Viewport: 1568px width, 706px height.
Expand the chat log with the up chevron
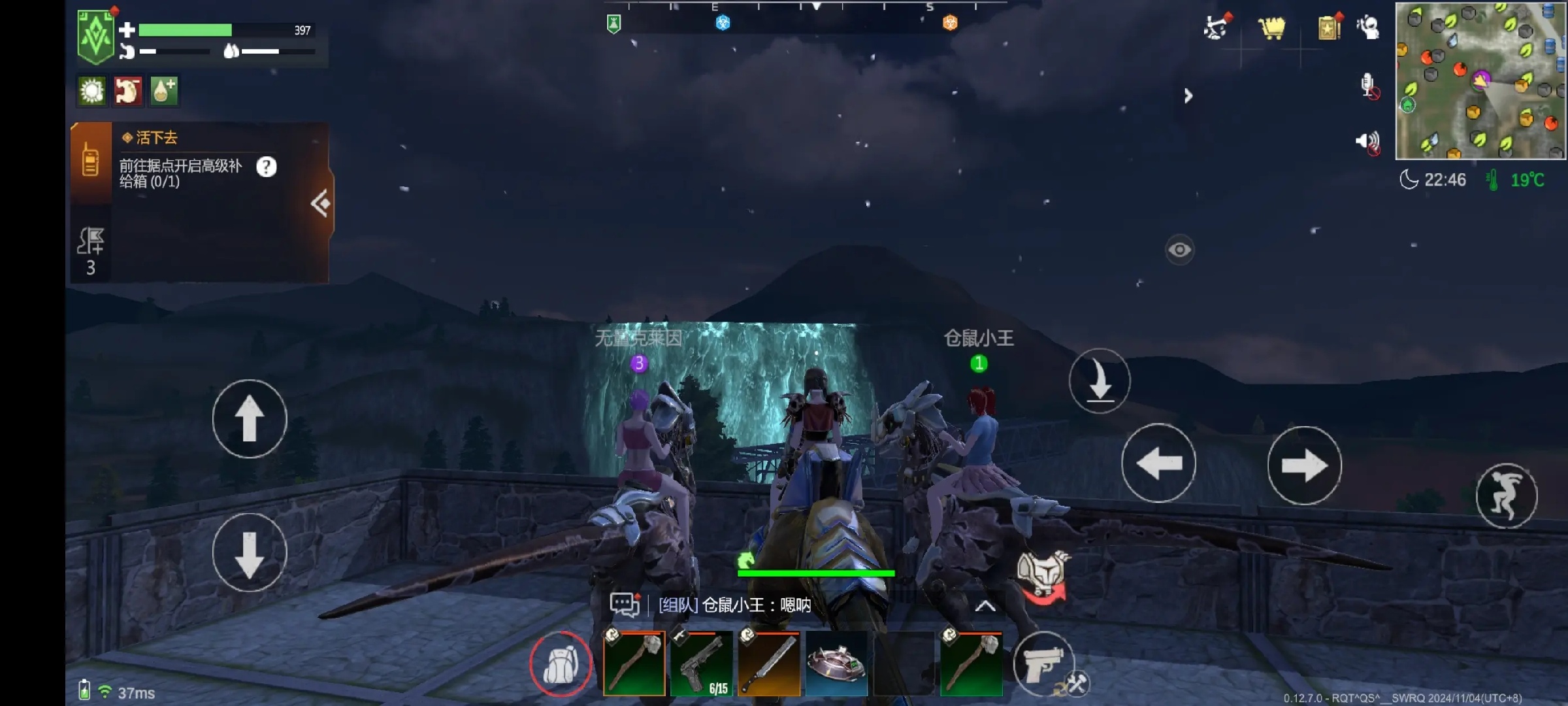pyautogui.click(x=985, y=606)
